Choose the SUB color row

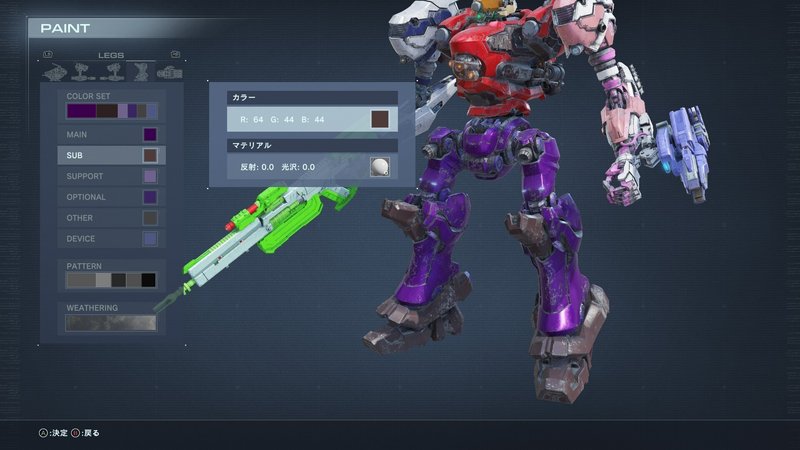109,155
